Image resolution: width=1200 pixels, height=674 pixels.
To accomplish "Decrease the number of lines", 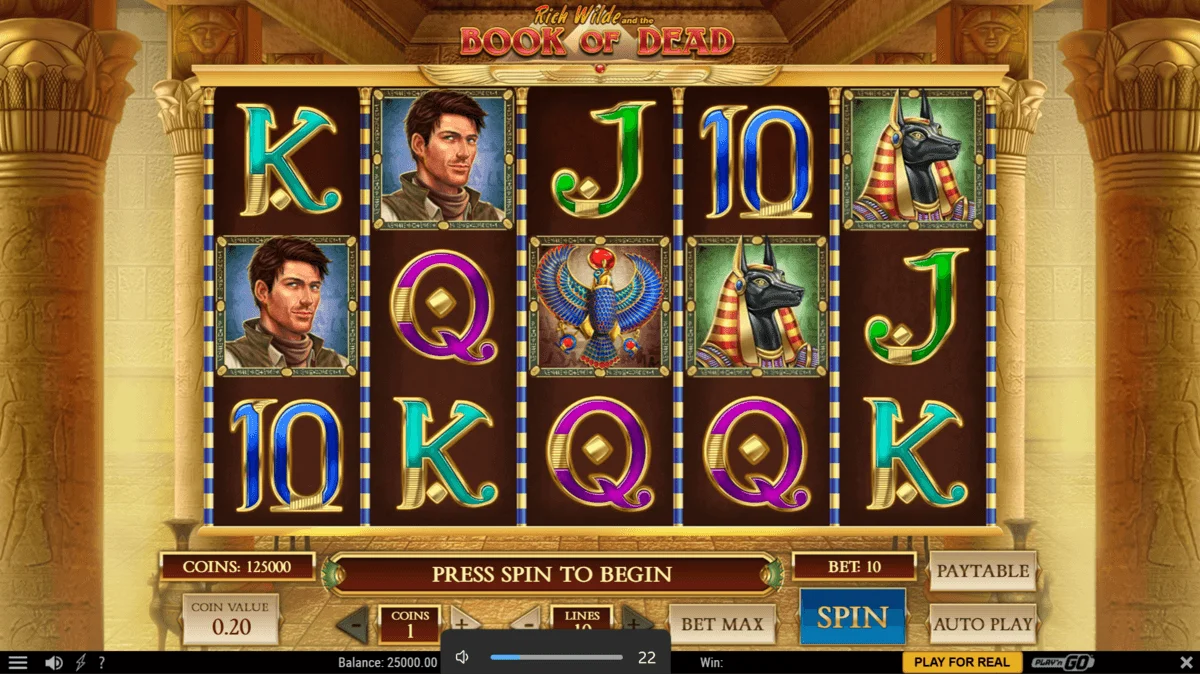I will pyautogui.click(x=527, y=619).
